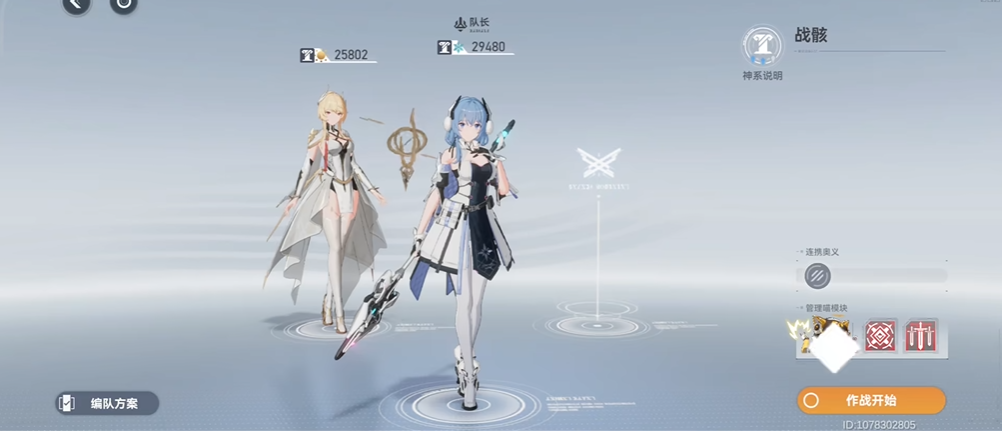Open the 神系说明 pantheon info icon
Image resolution: width=1002 pixels, height=431 pixels.
click(x=762, y=47)
